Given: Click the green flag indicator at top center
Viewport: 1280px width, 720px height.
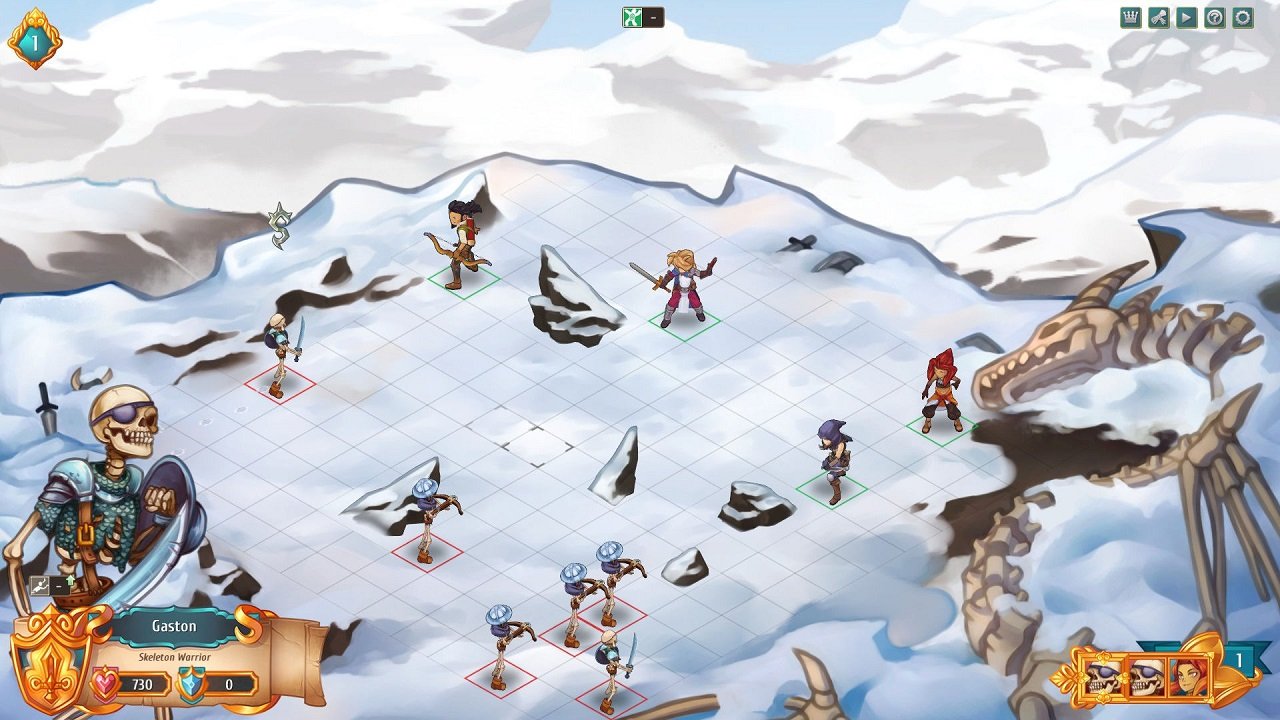Looking at the screenshot, I should (x=632, y=16).
